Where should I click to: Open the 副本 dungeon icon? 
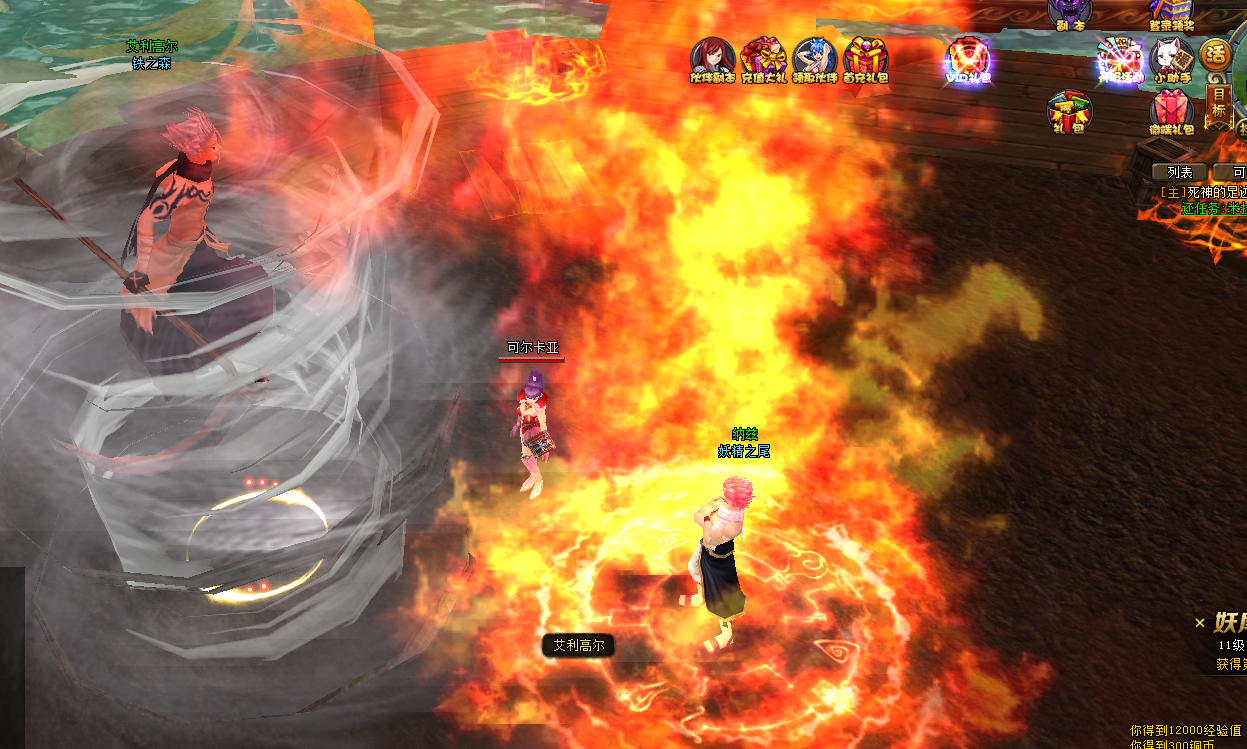tap(1068, 13)
